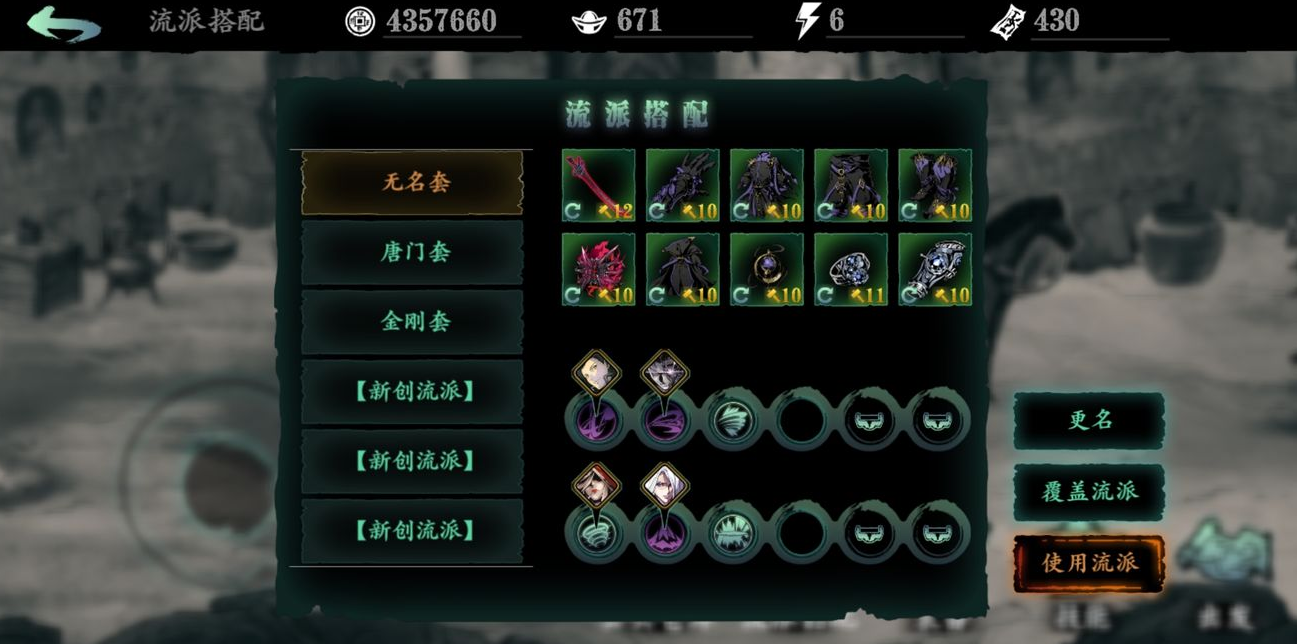
Task: Inspect the red spiked mask item
Action: [598, 269]
